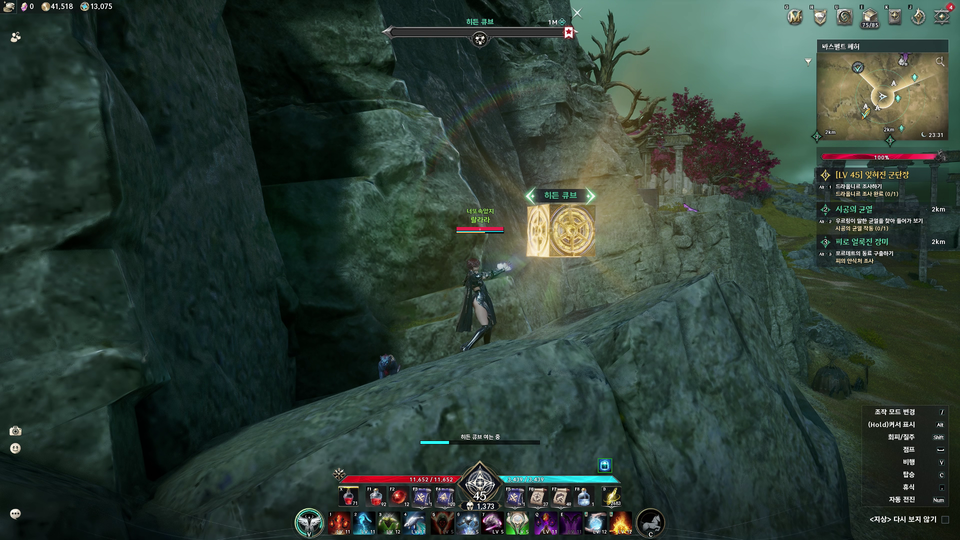The width and height of the screenshot is (960, 540).
Task: Open the chat speech bubble icon
Action: tap(15, 513)
